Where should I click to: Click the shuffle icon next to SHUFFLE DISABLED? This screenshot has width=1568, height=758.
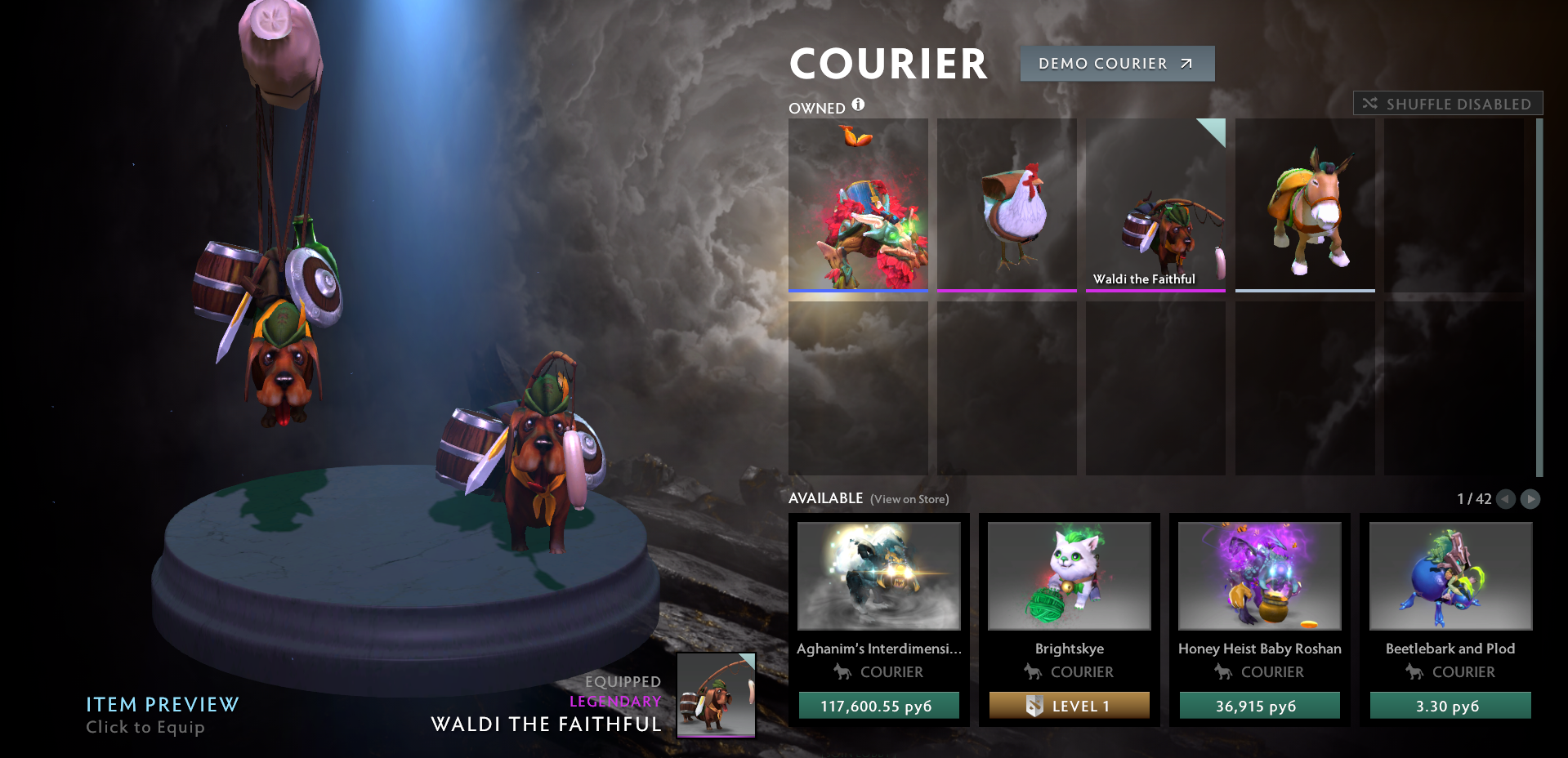1370,103
